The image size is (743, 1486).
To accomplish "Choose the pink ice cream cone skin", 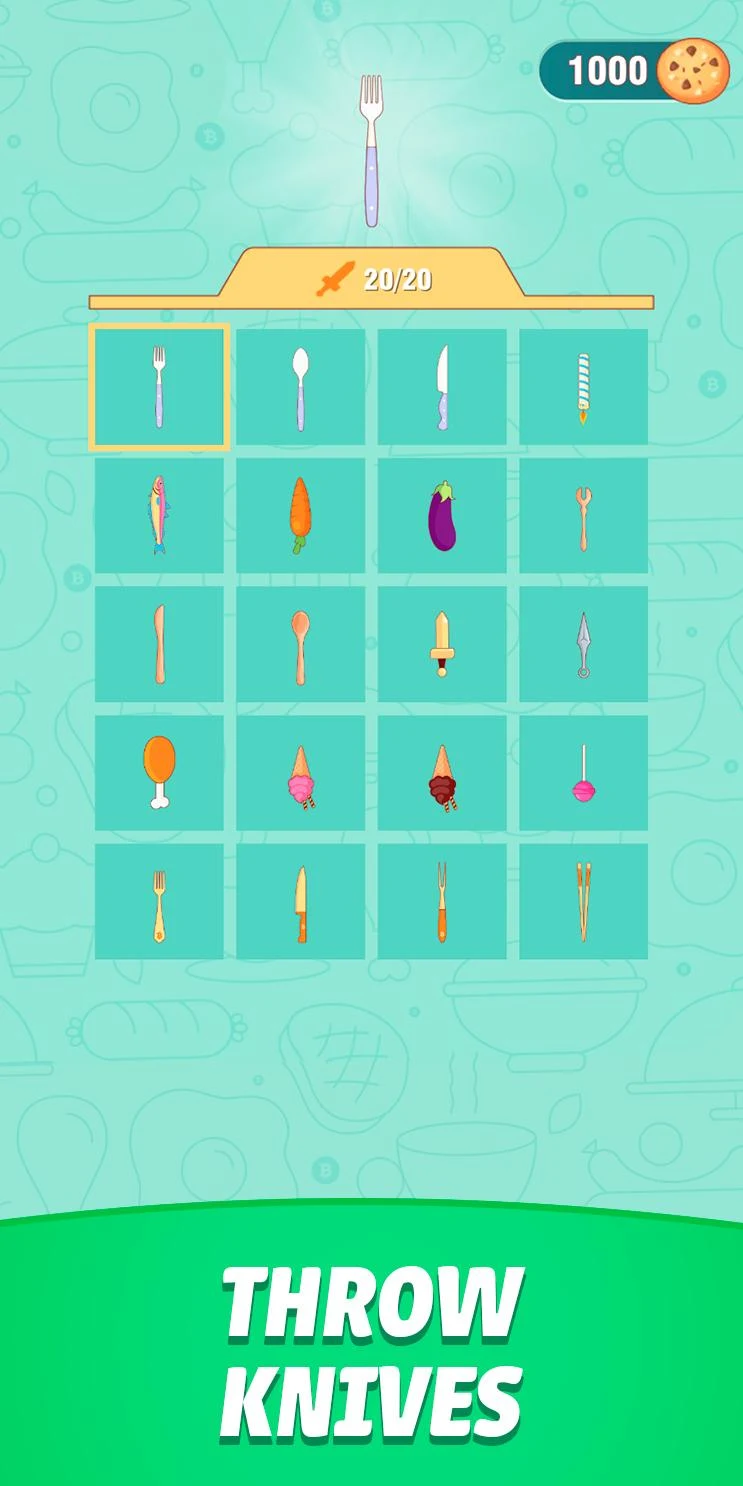I will tap(301, 772).
